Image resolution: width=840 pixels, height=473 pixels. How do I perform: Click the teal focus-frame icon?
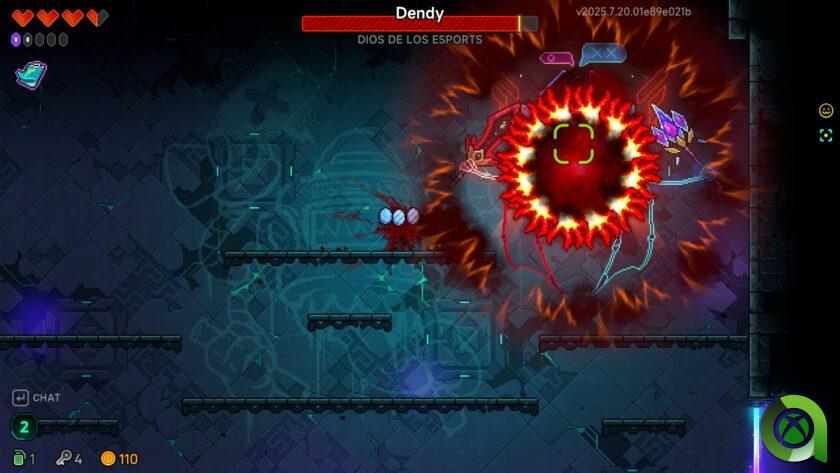tap(826, 136)
